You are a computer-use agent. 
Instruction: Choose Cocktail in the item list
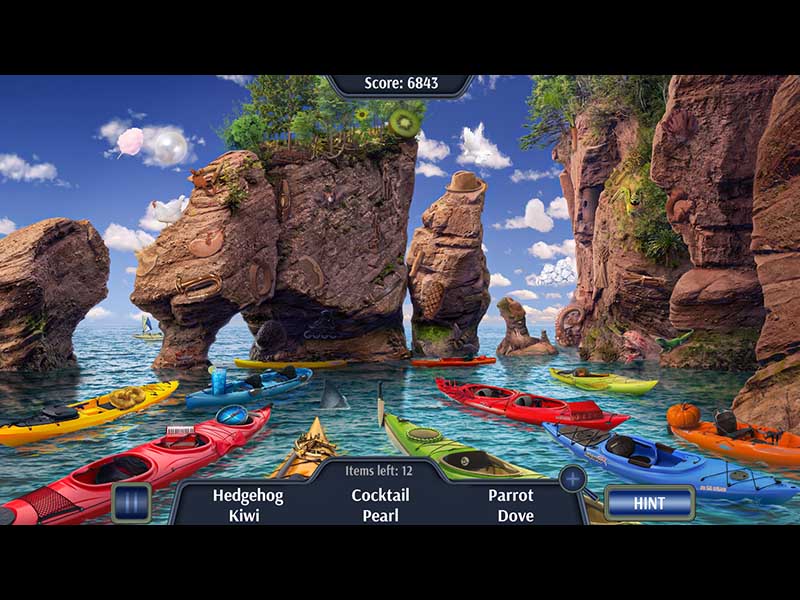[x=380, y=495]
